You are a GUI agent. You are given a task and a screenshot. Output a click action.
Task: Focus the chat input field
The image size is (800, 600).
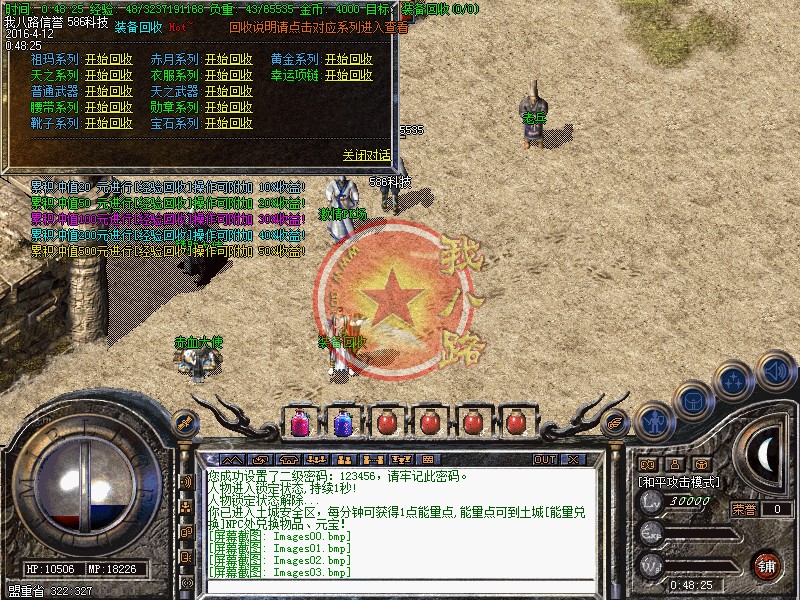click(400, 585)
